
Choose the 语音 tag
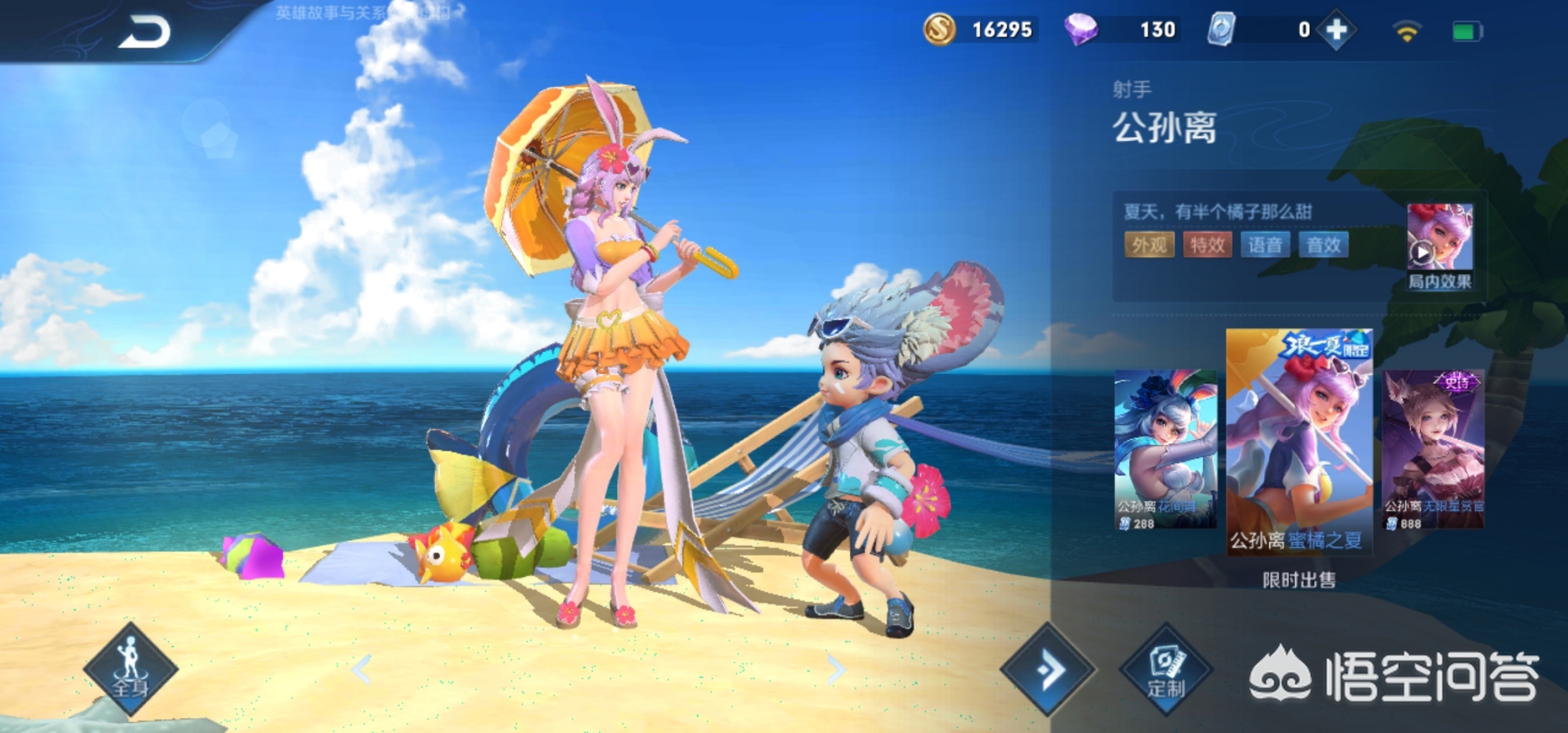tap(1265, 245)
